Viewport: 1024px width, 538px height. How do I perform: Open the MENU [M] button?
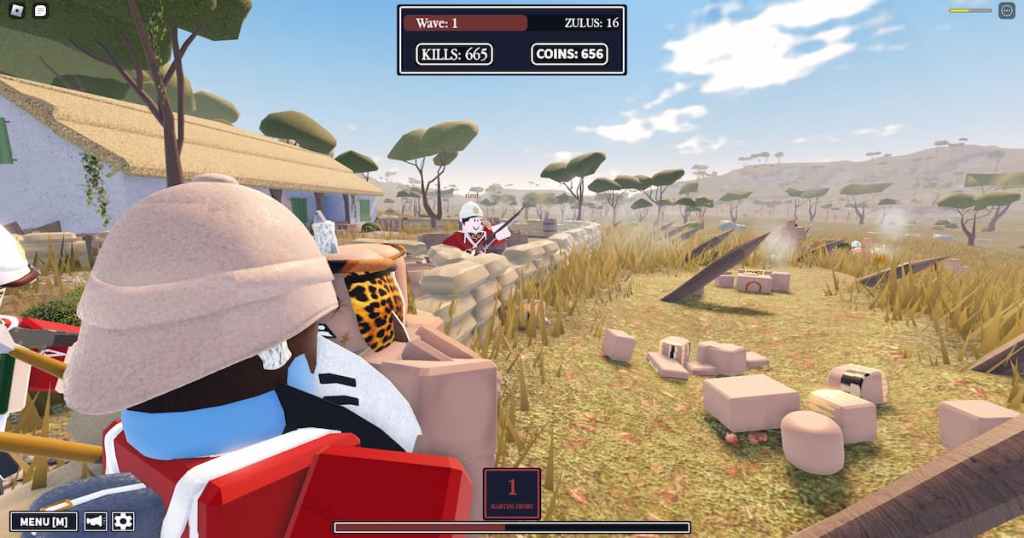coord(44,521)
